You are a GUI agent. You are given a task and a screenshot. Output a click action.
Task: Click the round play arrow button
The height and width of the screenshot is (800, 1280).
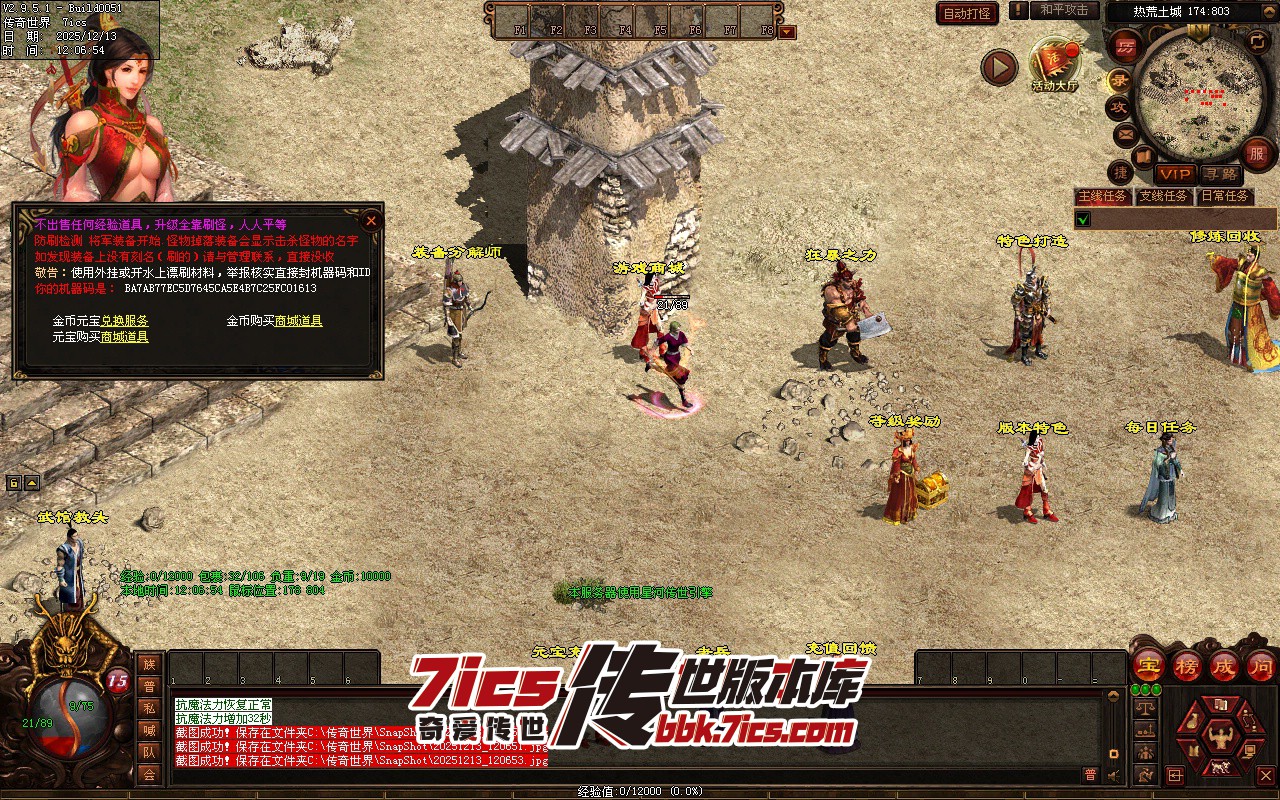999,67
